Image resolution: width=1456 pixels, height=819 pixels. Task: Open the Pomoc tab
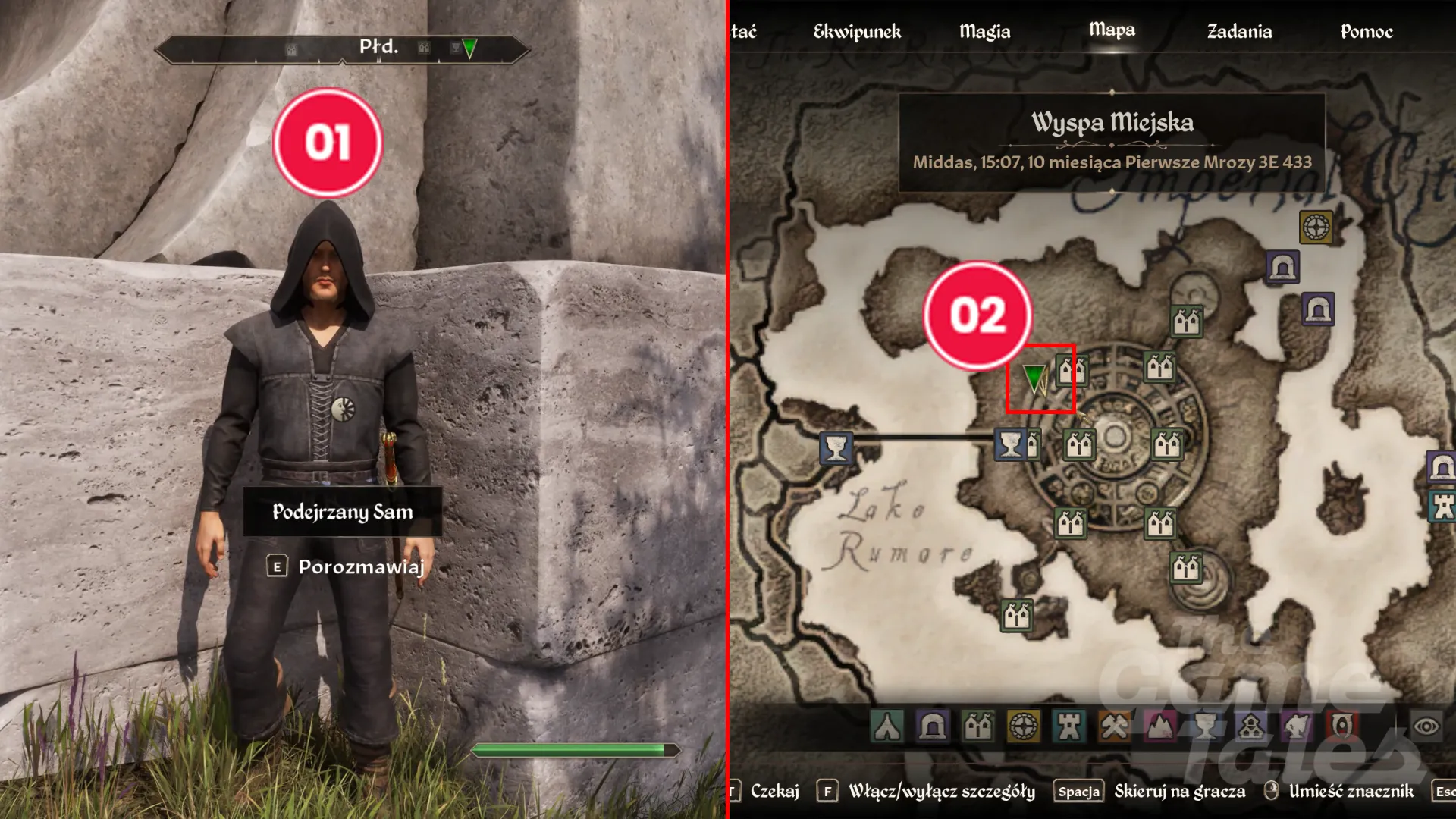(x=1367, y=32)
